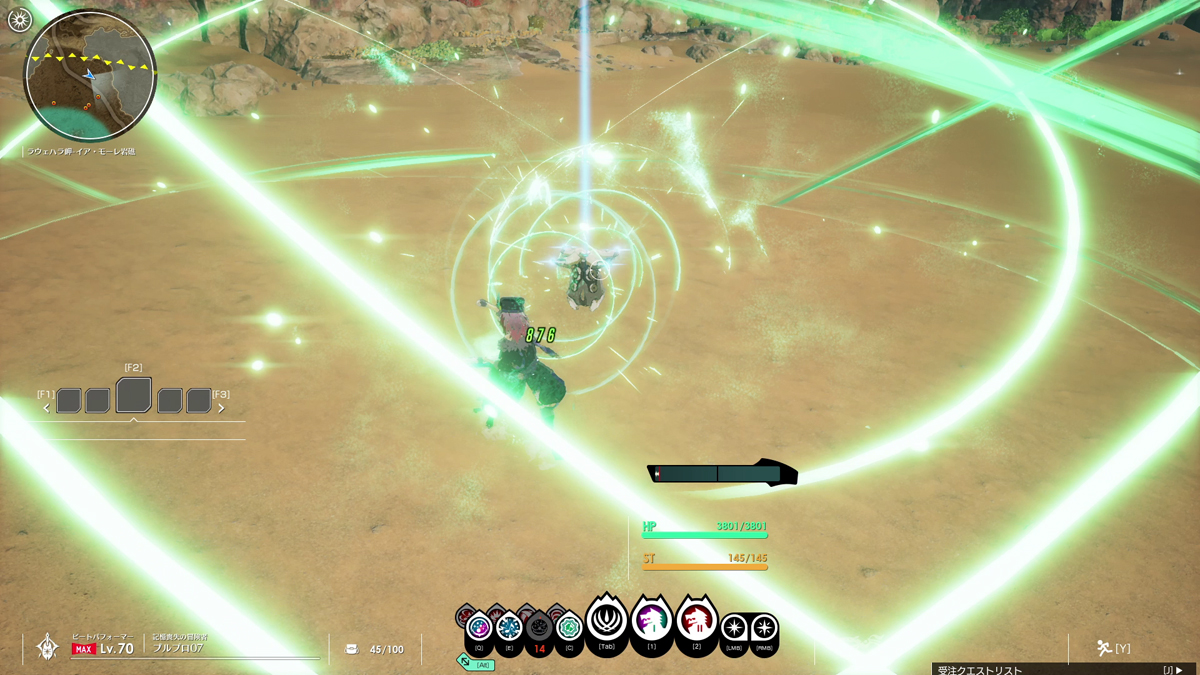
Task: Toggle the green skill palette swap icon
Action: click(465, 662)
